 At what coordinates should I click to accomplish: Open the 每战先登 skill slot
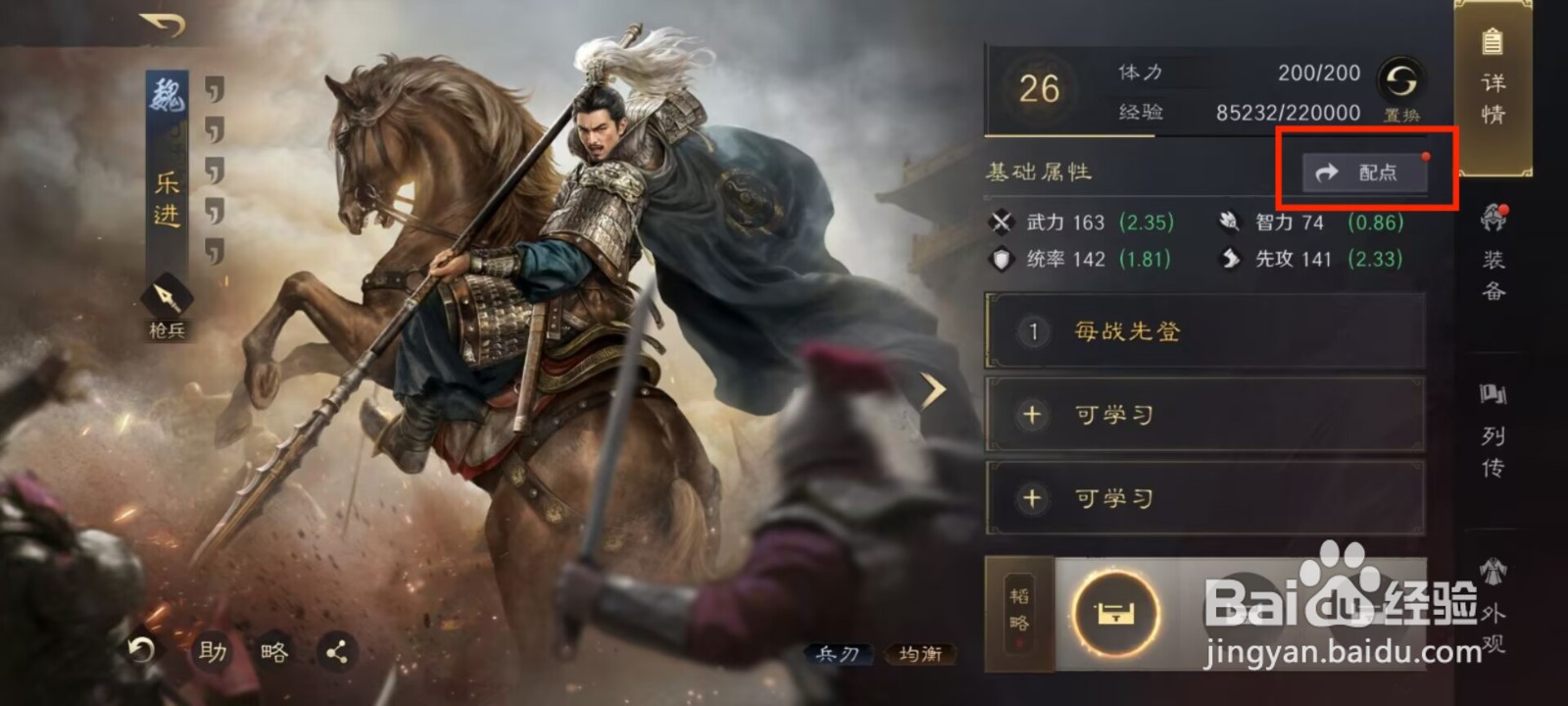coord(1203,331)
